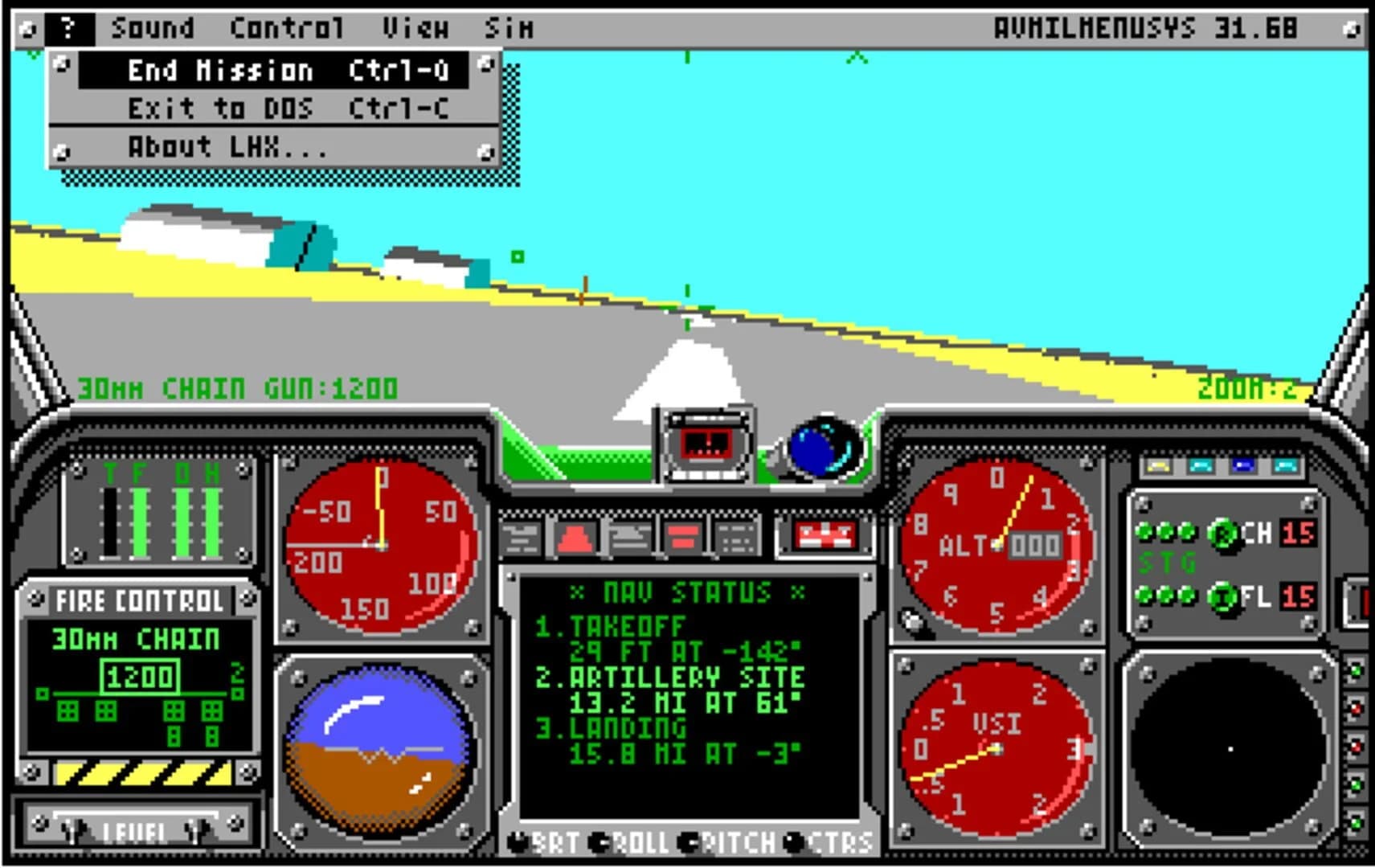
Task: Expand the Sim menu
Action: click(509, 27)
